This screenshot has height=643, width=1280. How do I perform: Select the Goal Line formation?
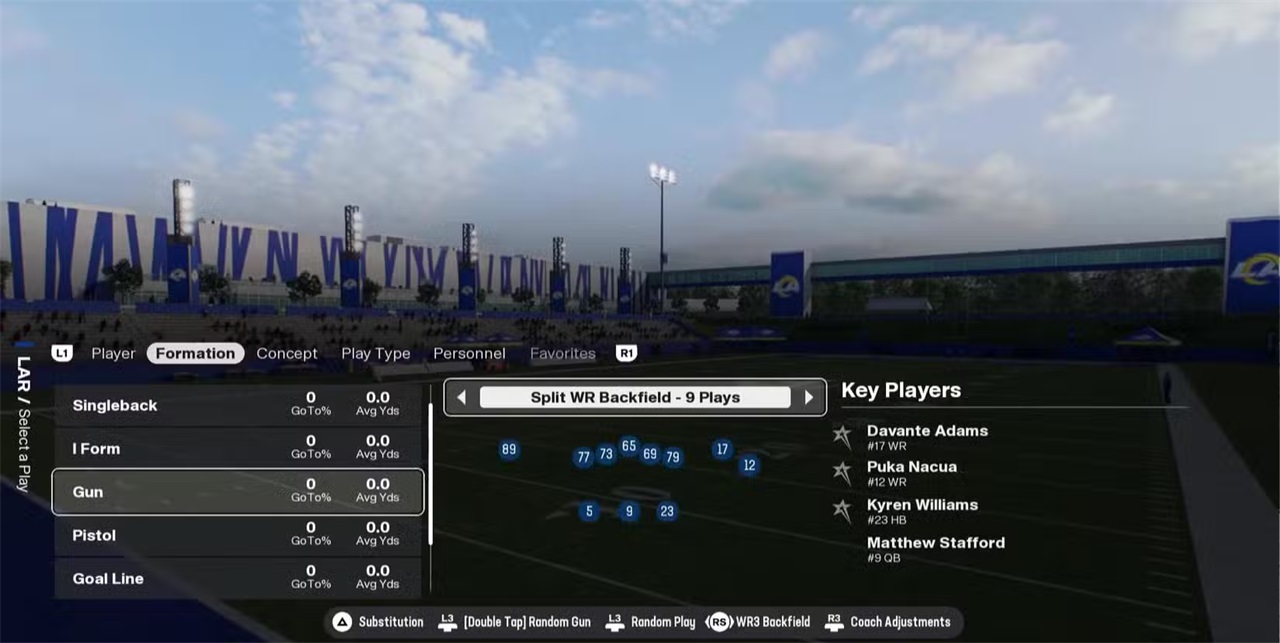coord(238,578)
